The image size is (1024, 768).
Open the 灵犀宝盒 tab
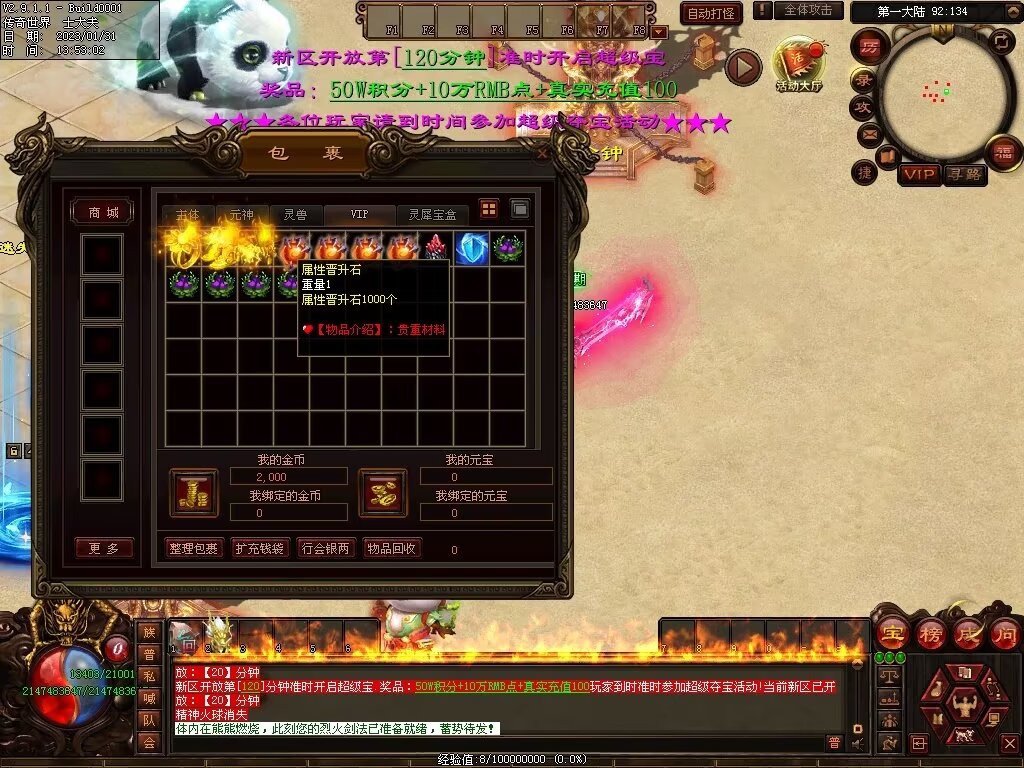click(432, 215)
